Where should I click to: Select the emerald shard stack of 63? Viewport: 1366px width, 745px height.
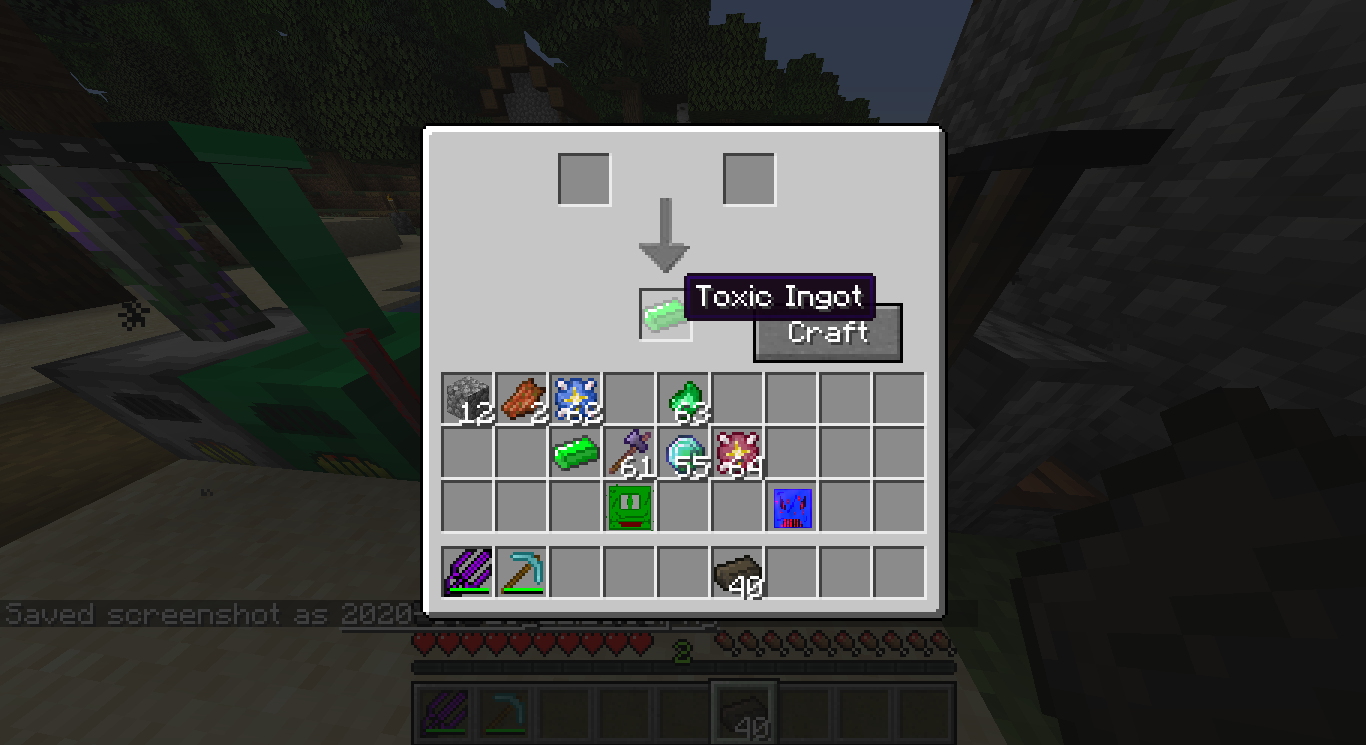684,399
